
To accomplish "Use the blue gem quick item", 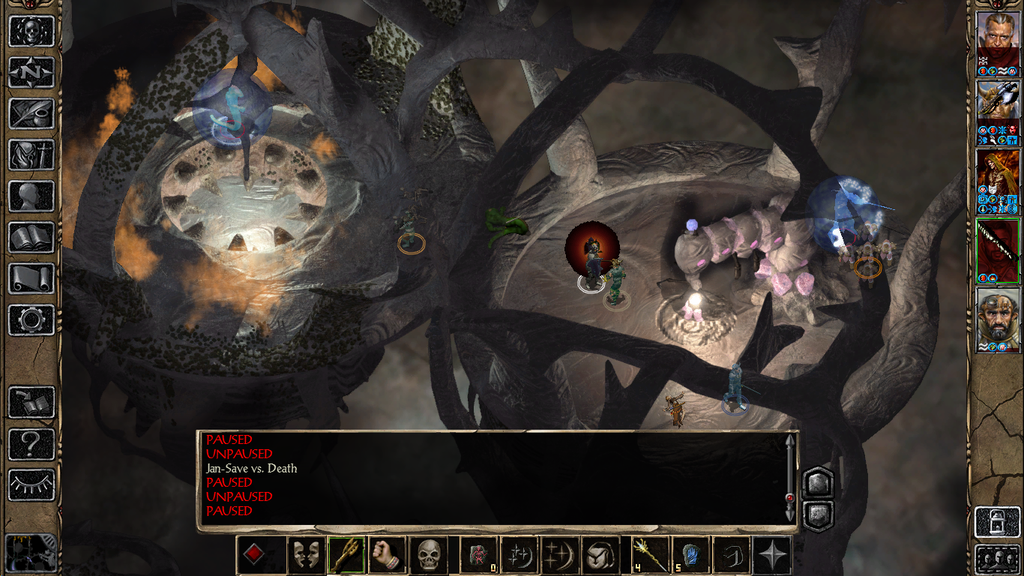I will (x=689, y=555).
